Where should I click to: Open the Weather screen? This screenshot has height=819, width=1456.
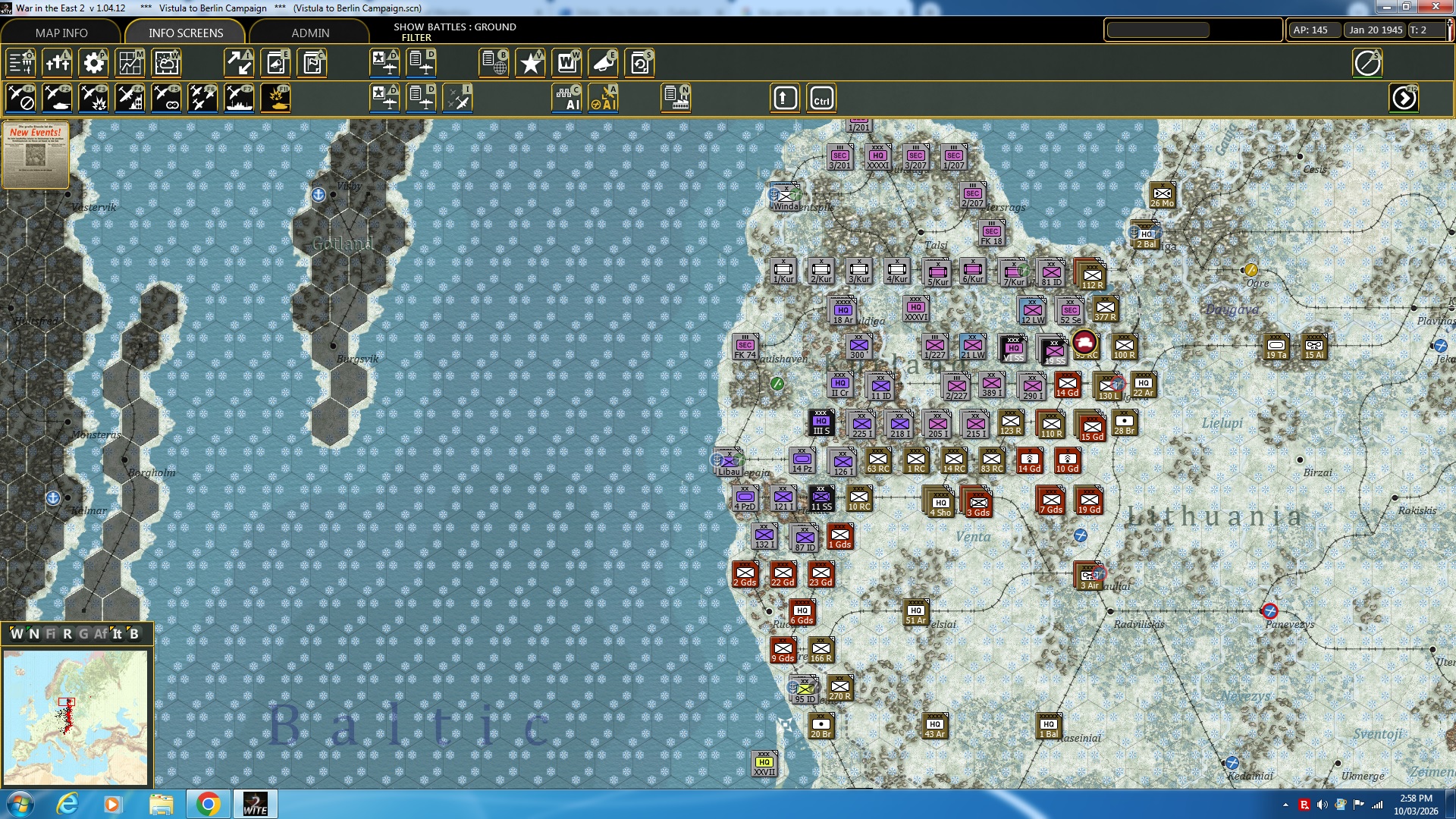pyautogui.click(x=166, y=63)
